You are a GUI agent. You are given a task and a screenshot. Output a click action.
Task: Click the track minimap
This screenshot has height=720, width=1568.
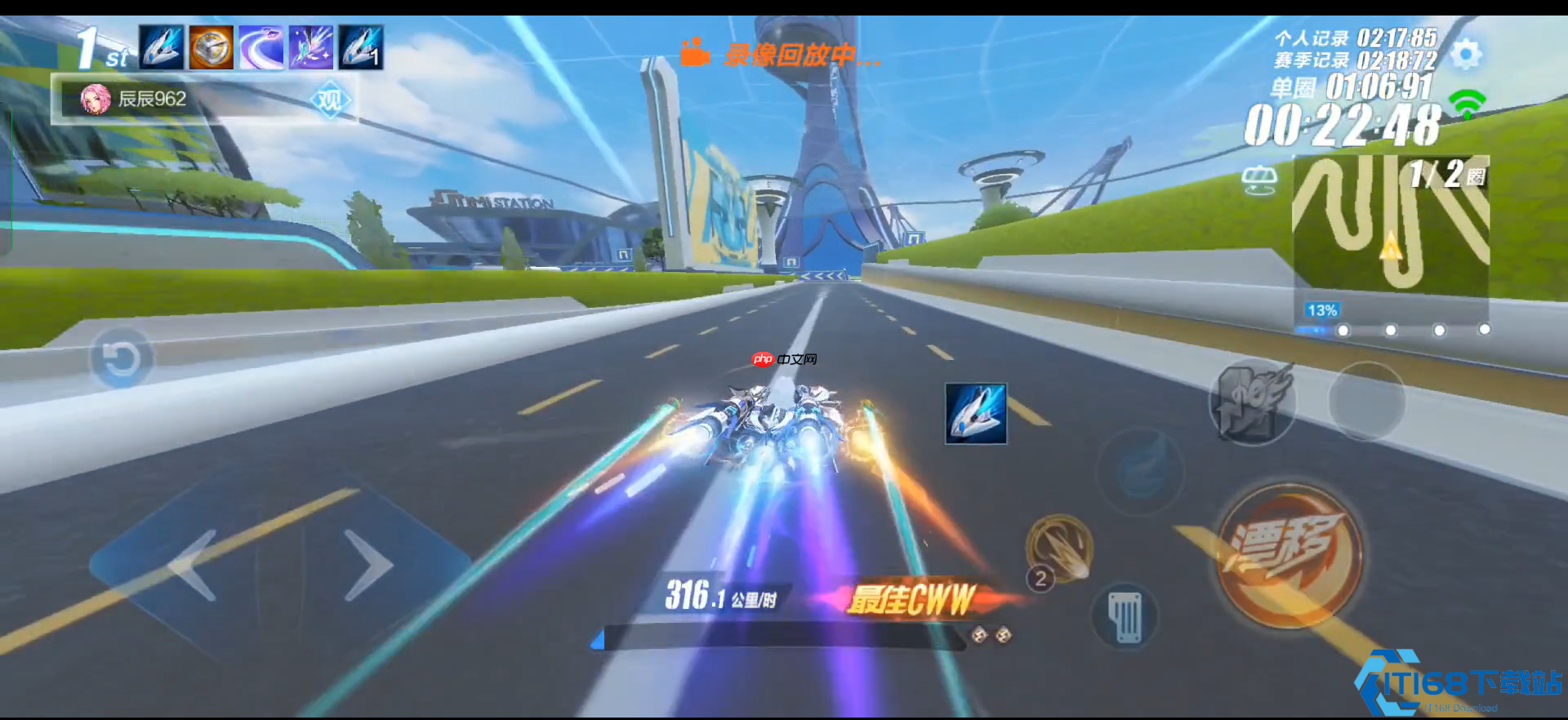click(x=1390, y=224)
